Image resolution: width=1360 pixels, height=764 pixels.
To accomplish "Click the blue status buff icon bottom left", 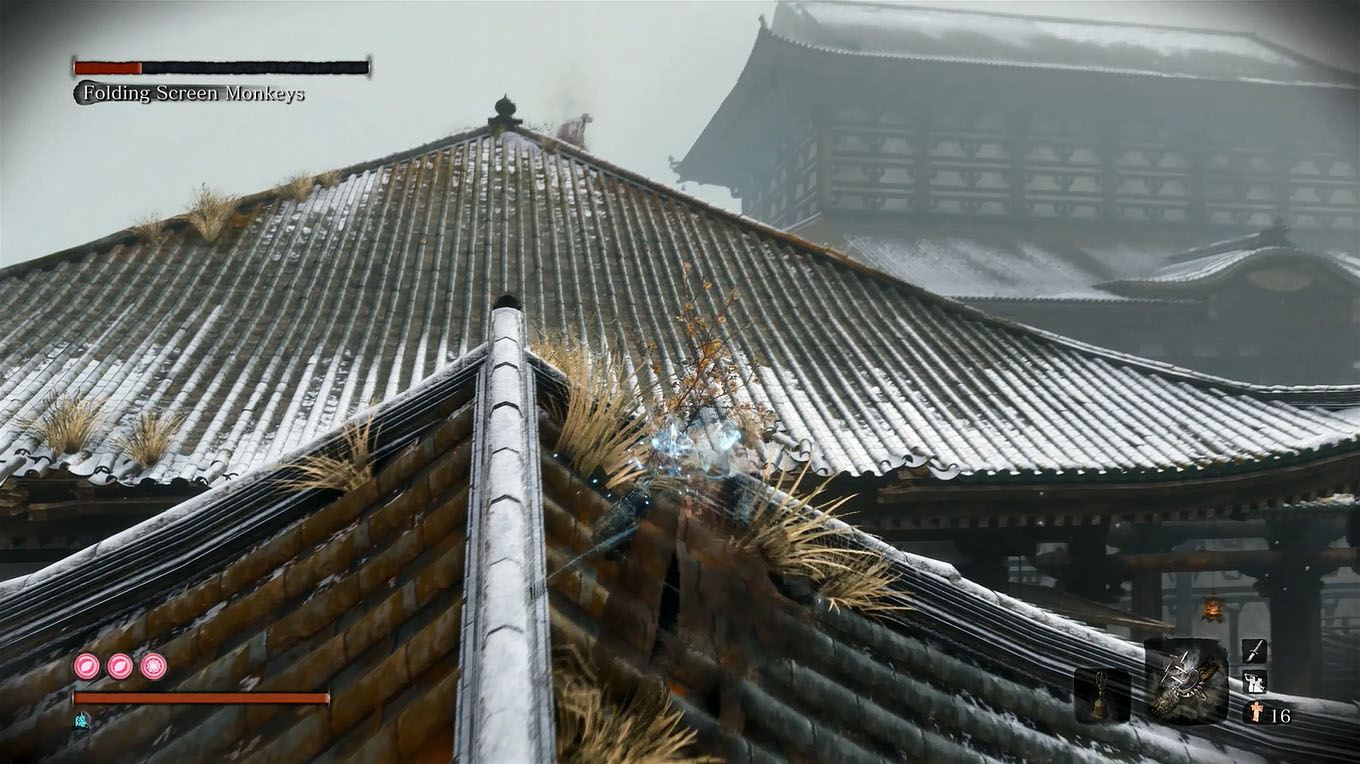I will [x=82, y=721].
